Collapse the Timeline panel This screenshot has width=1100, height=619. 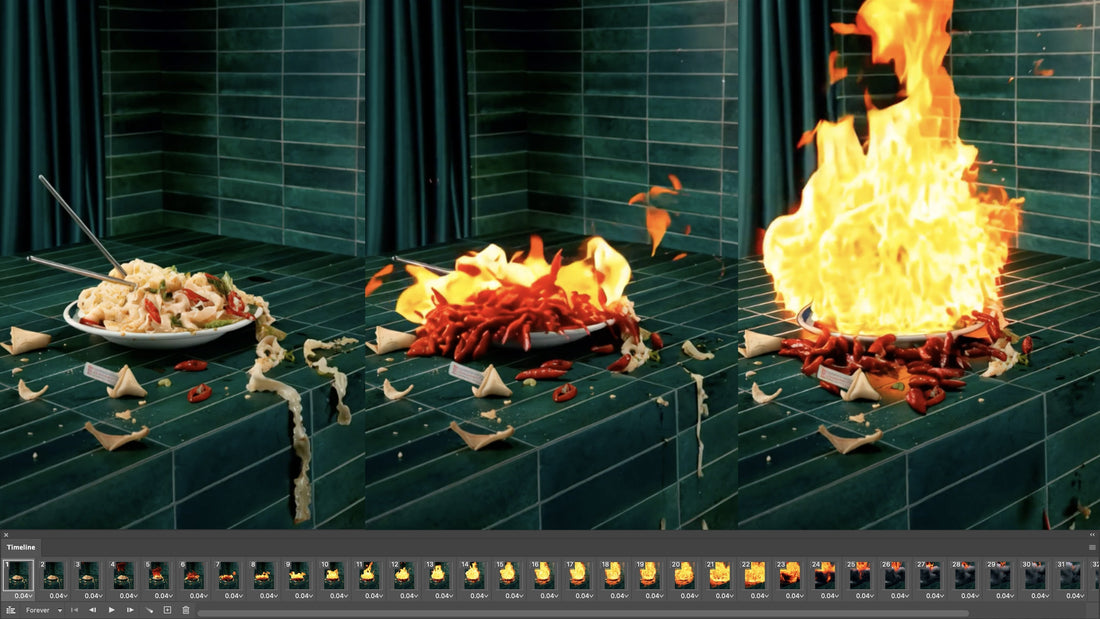click(1092, 535)
